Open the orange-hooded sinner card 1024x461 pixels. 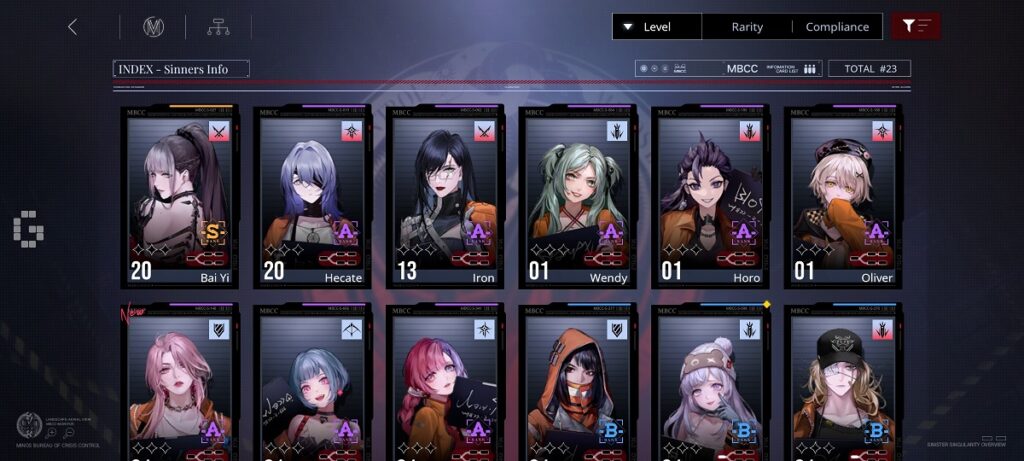point(577,385)
